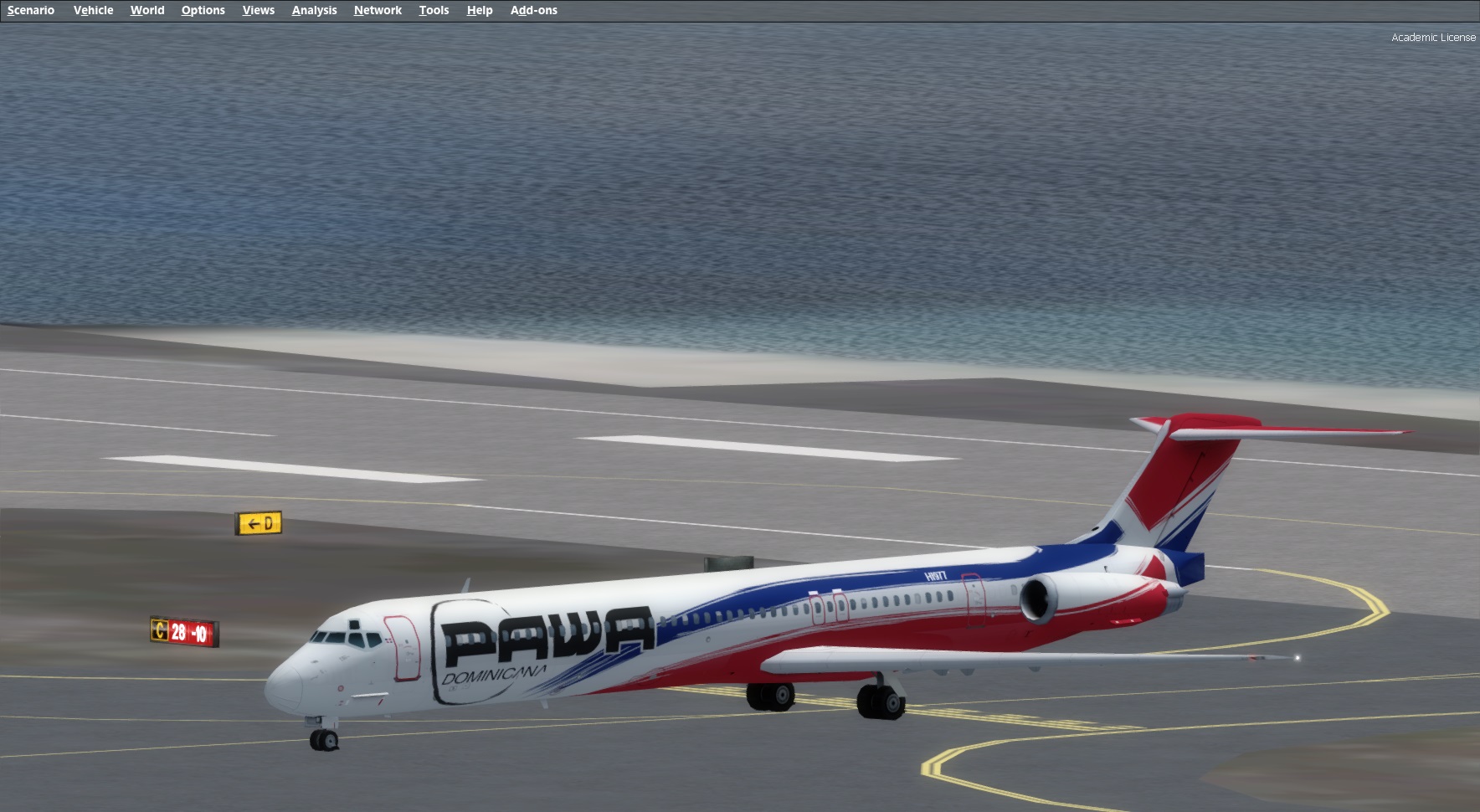This screenshot has width=1480, height=812.
Task: Open the Vehicle menu
Action: [x=93, y=10]
